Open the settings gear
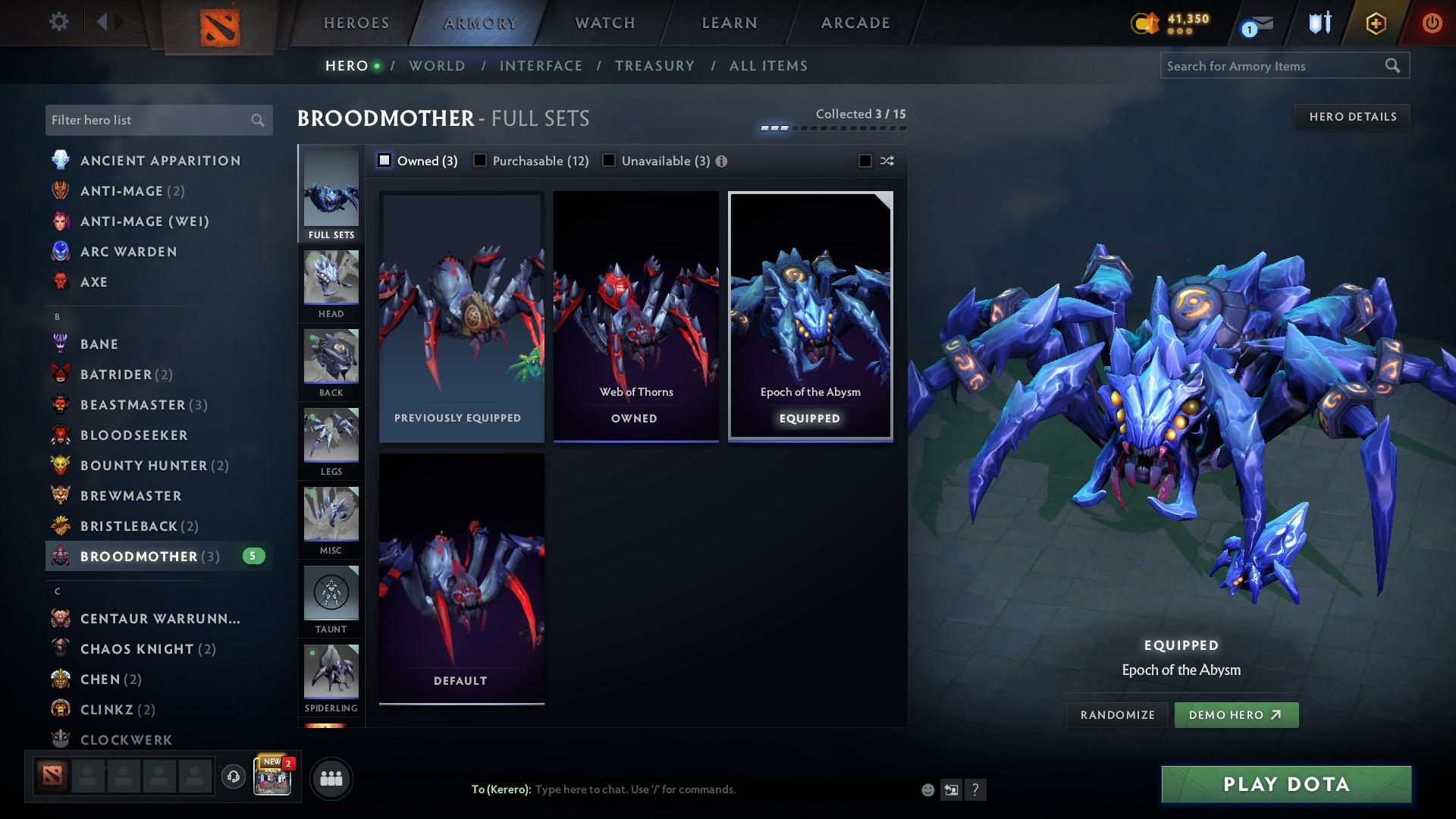This screenshot has height=819, width=1456. click(x=58, y=22)
